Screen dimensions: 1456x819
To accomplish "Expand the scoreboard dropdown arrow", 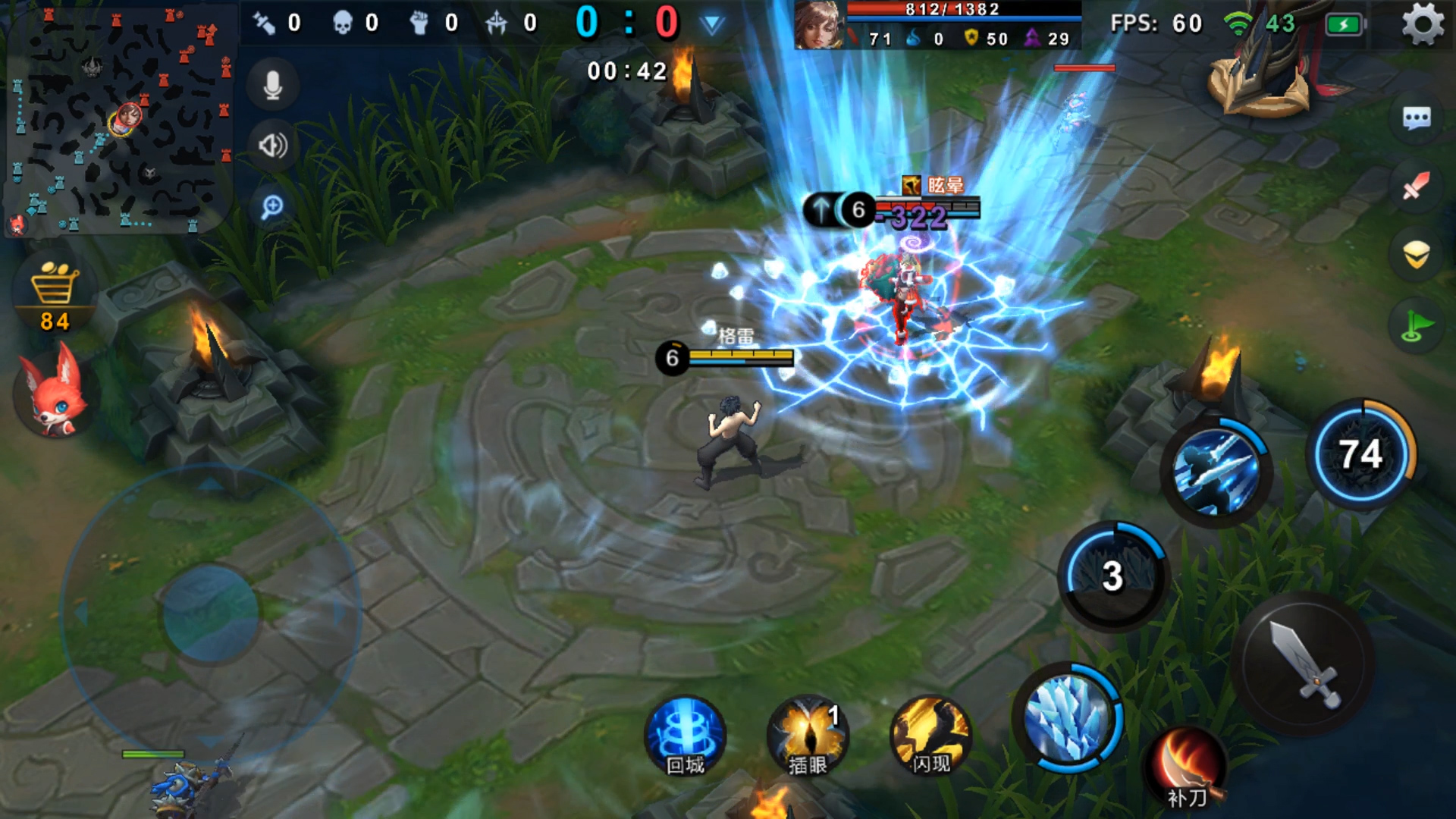I will coord(711,25).
